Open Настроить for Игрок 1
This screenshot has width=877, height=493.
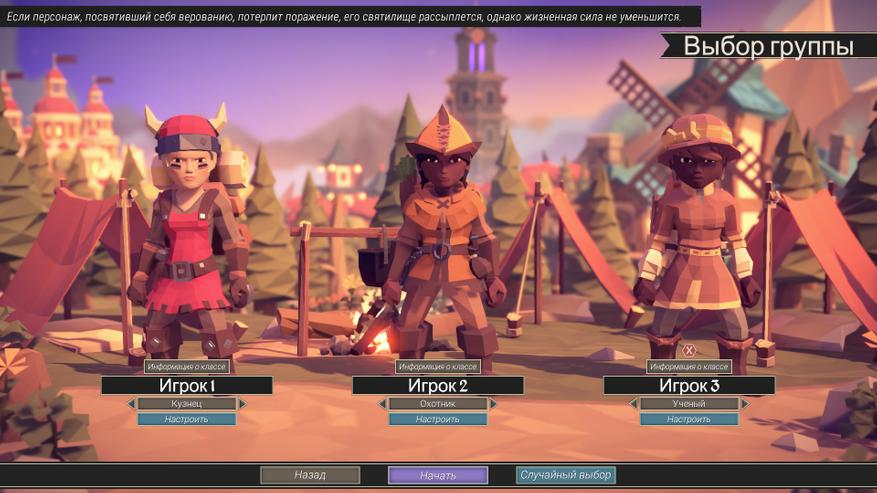pyautogui.click(x=187, y=419)
